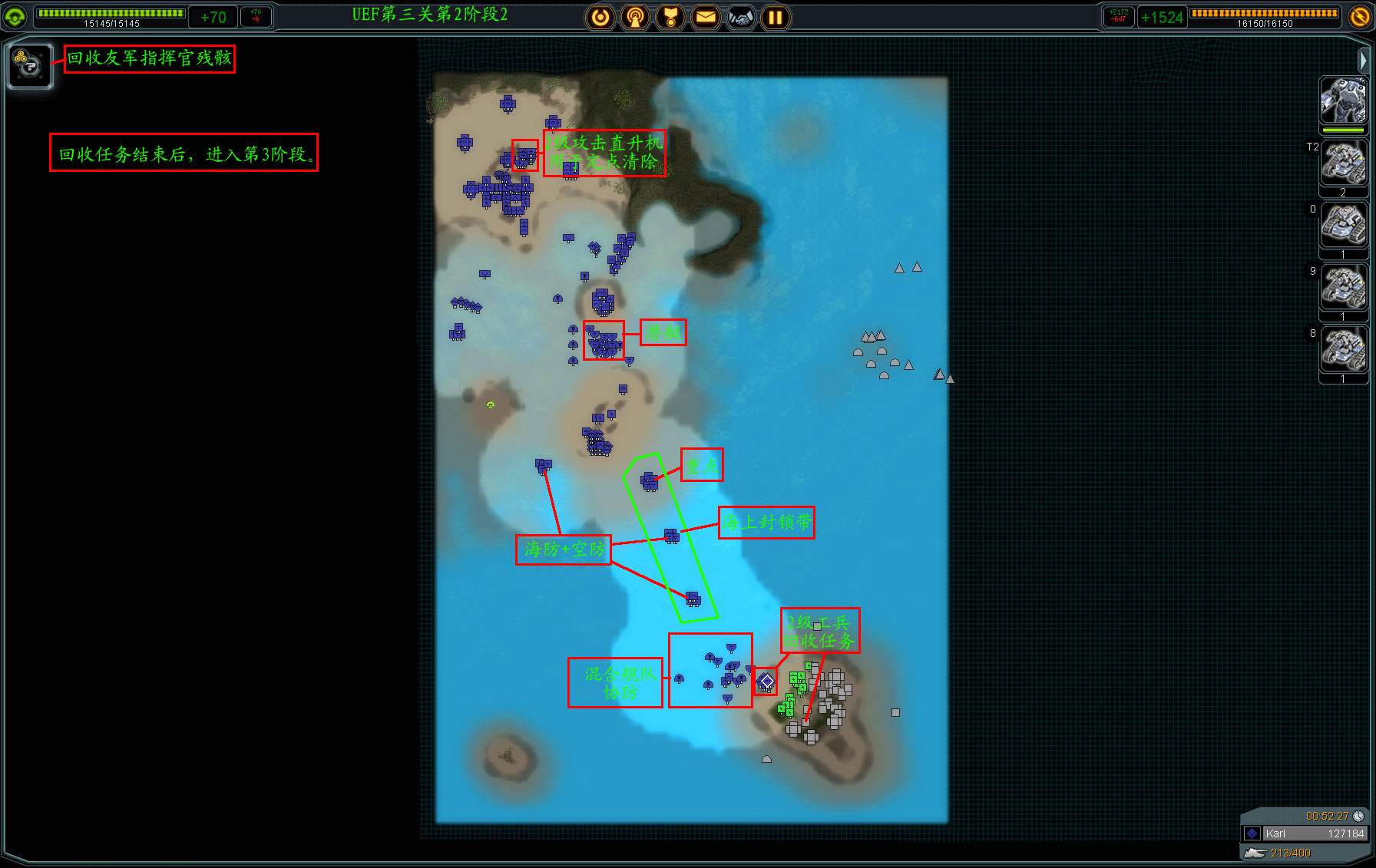
Task: Open the envelope messages button
Action: pyautogui.click(x=706, y=17)
